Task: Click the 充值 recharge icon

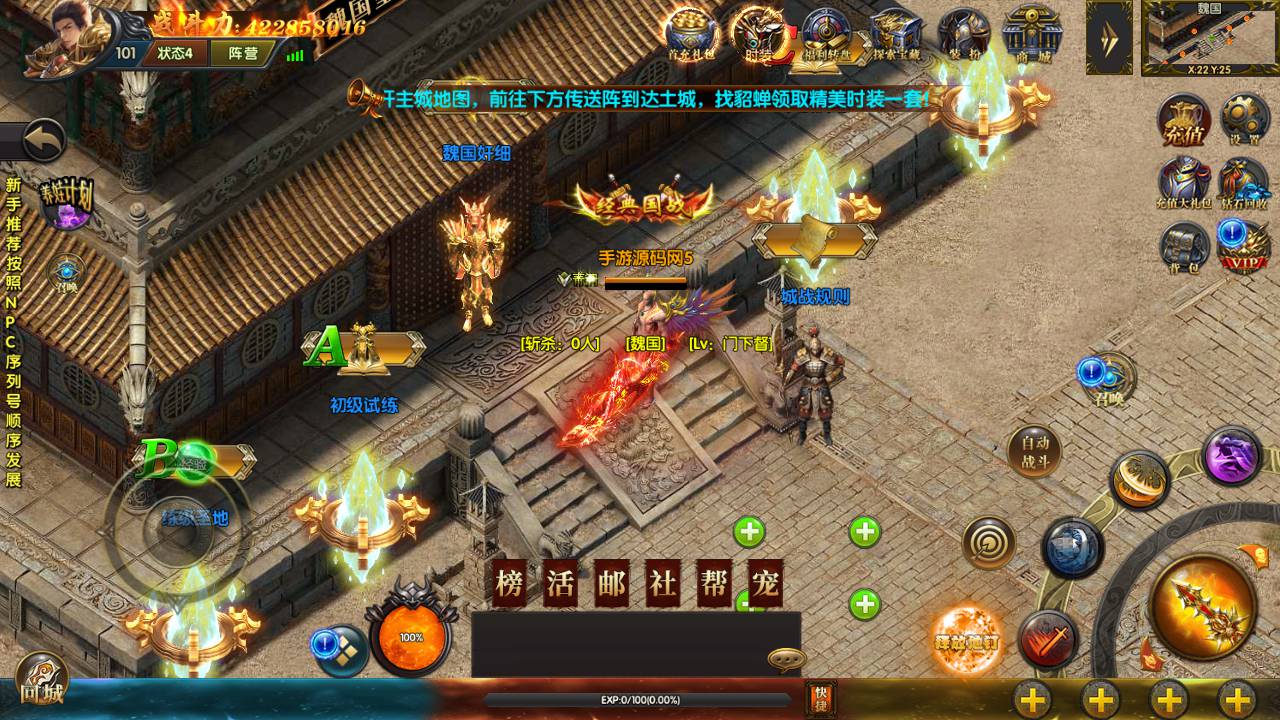Action: [x=1184, y=120]
